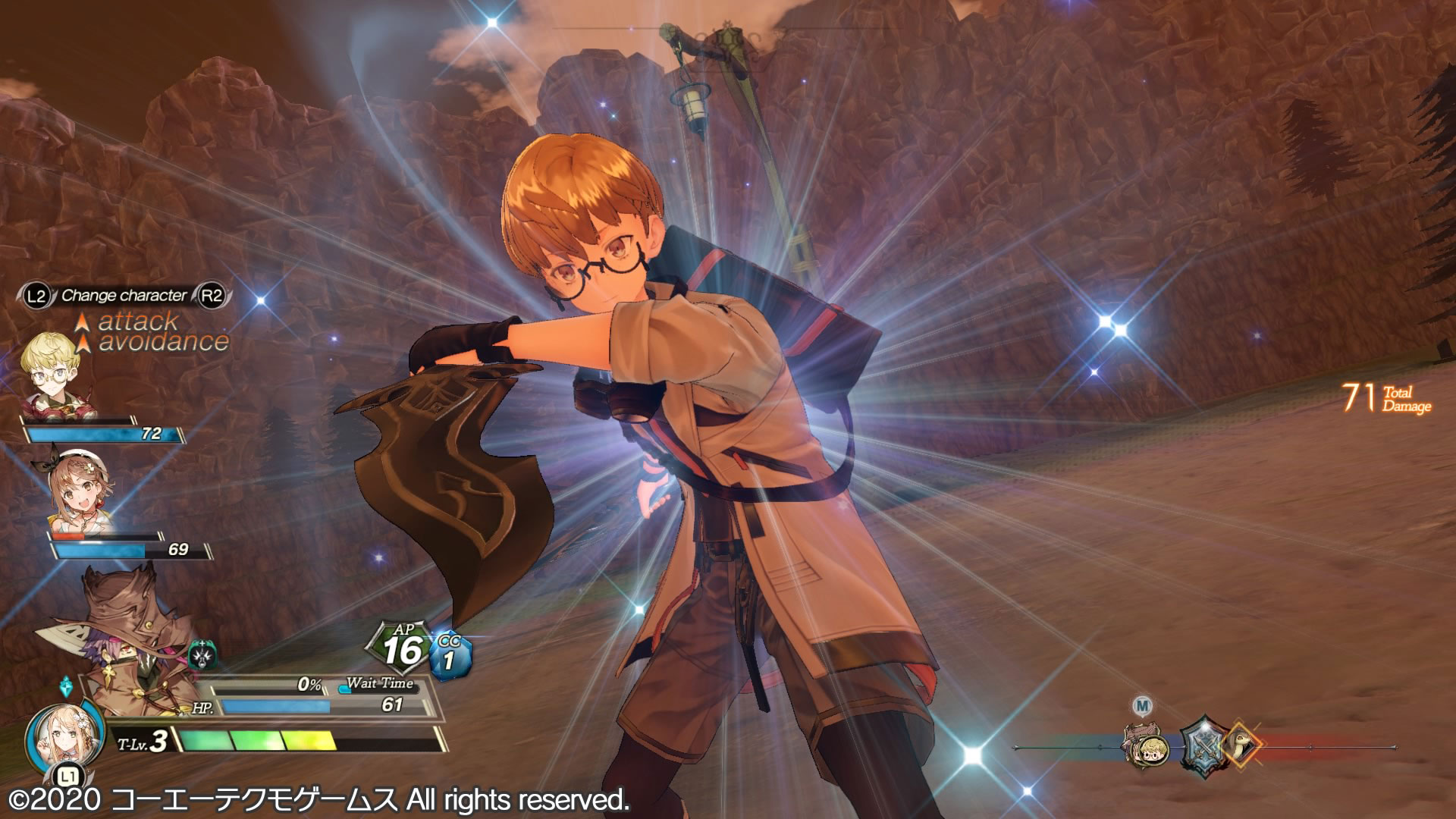Select the crossed swords emblem on the timeline
This screenshot has height=819, width=1456.
click(1203, 744)
